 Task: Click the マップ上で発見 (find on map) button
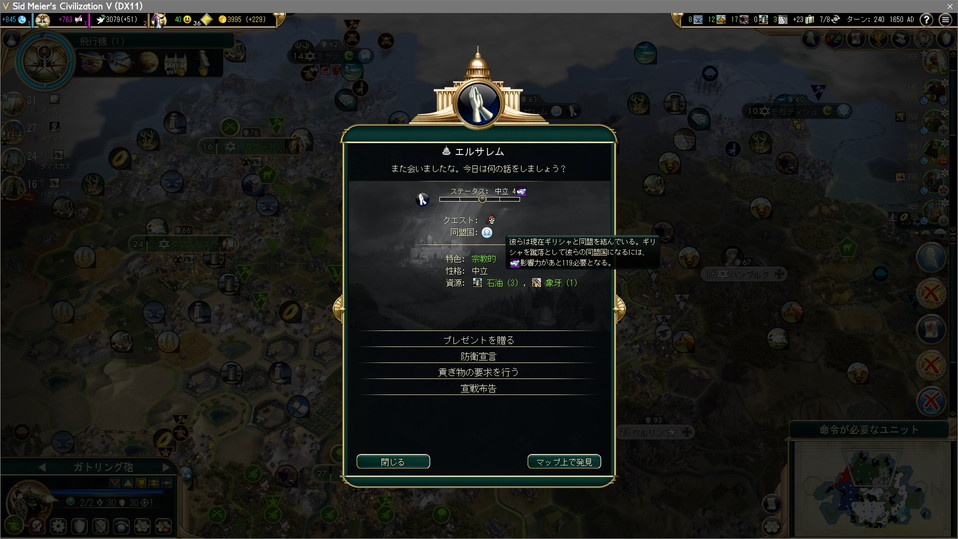pos(564,462)
